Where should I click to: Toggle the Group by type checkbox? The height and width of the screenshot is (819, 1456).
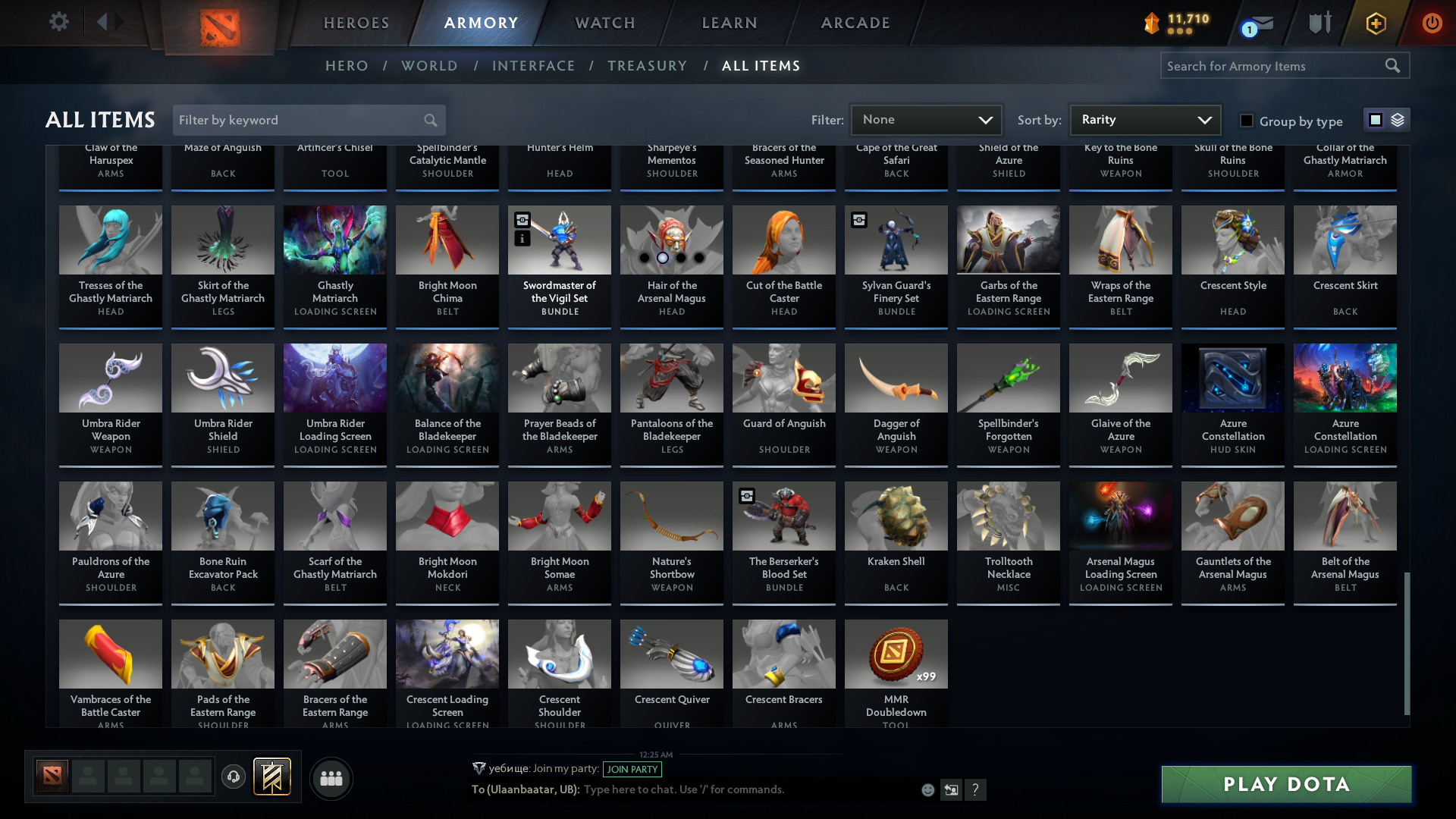click(x=1245, y=121)
